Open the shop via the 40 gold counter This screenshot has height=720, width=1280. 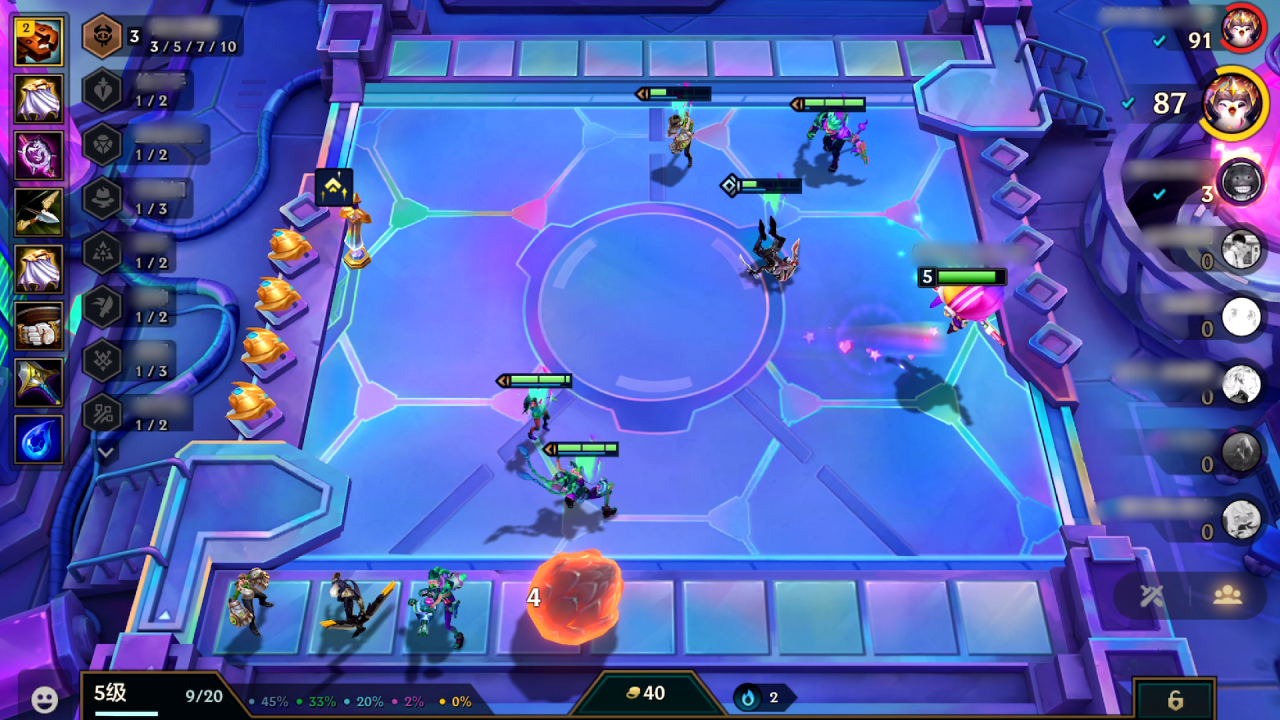645,694
